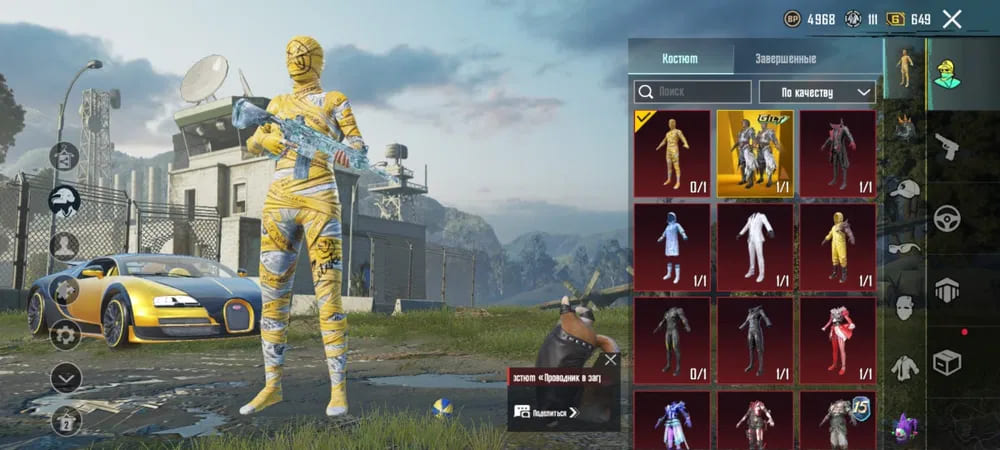Image resolution: width=1000 pixels, height=450 pixels.
Task: Focus the Поиск search field
Action: tap(693, 92)
